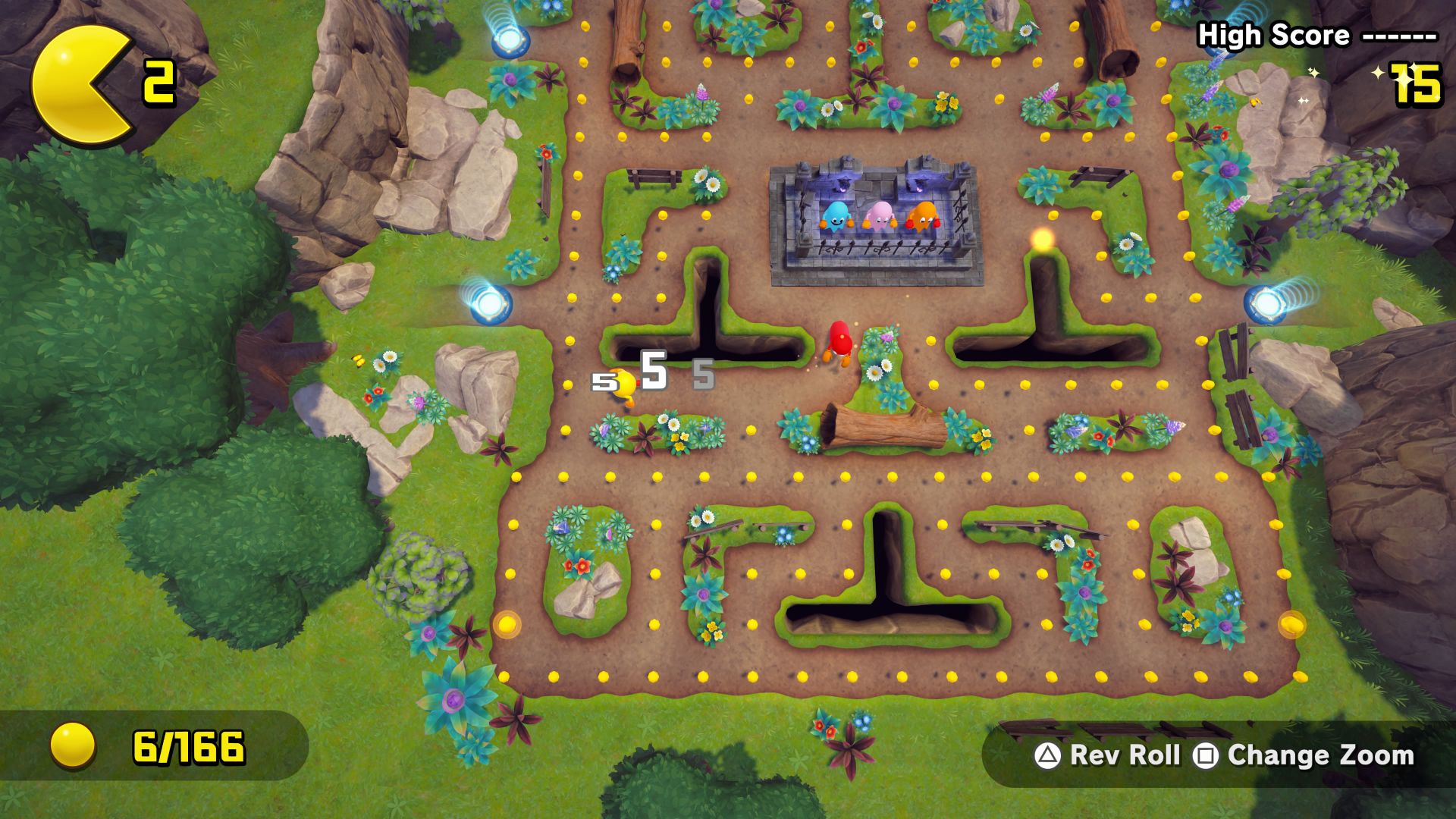This screenshot has height=819, width=1456.
Task: Click the Pac-Man lives icon showing 2
Action: tap(83, 83)
